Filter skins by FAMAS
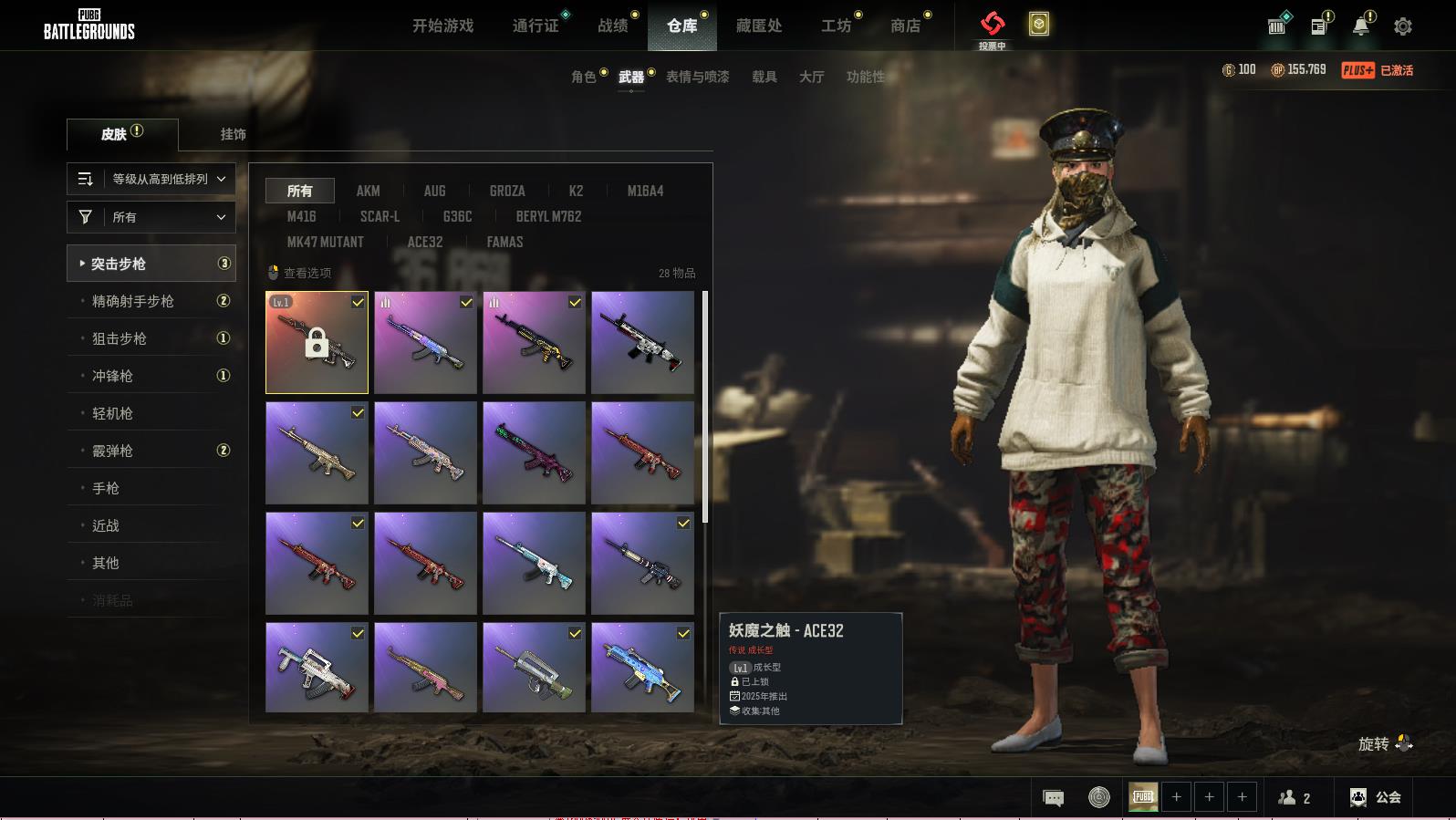 click(x=504, y=242)
